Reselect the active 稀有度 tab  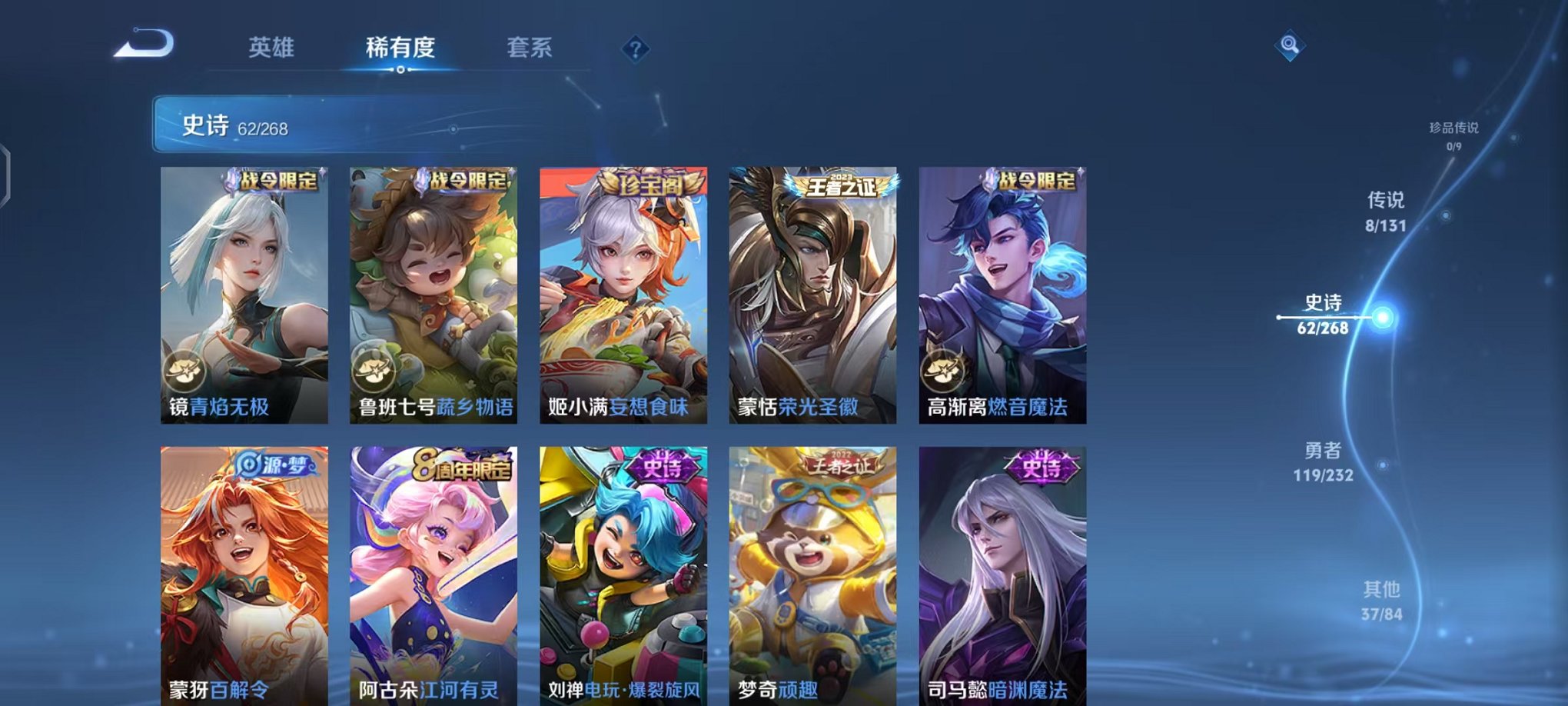click(400, 48)
